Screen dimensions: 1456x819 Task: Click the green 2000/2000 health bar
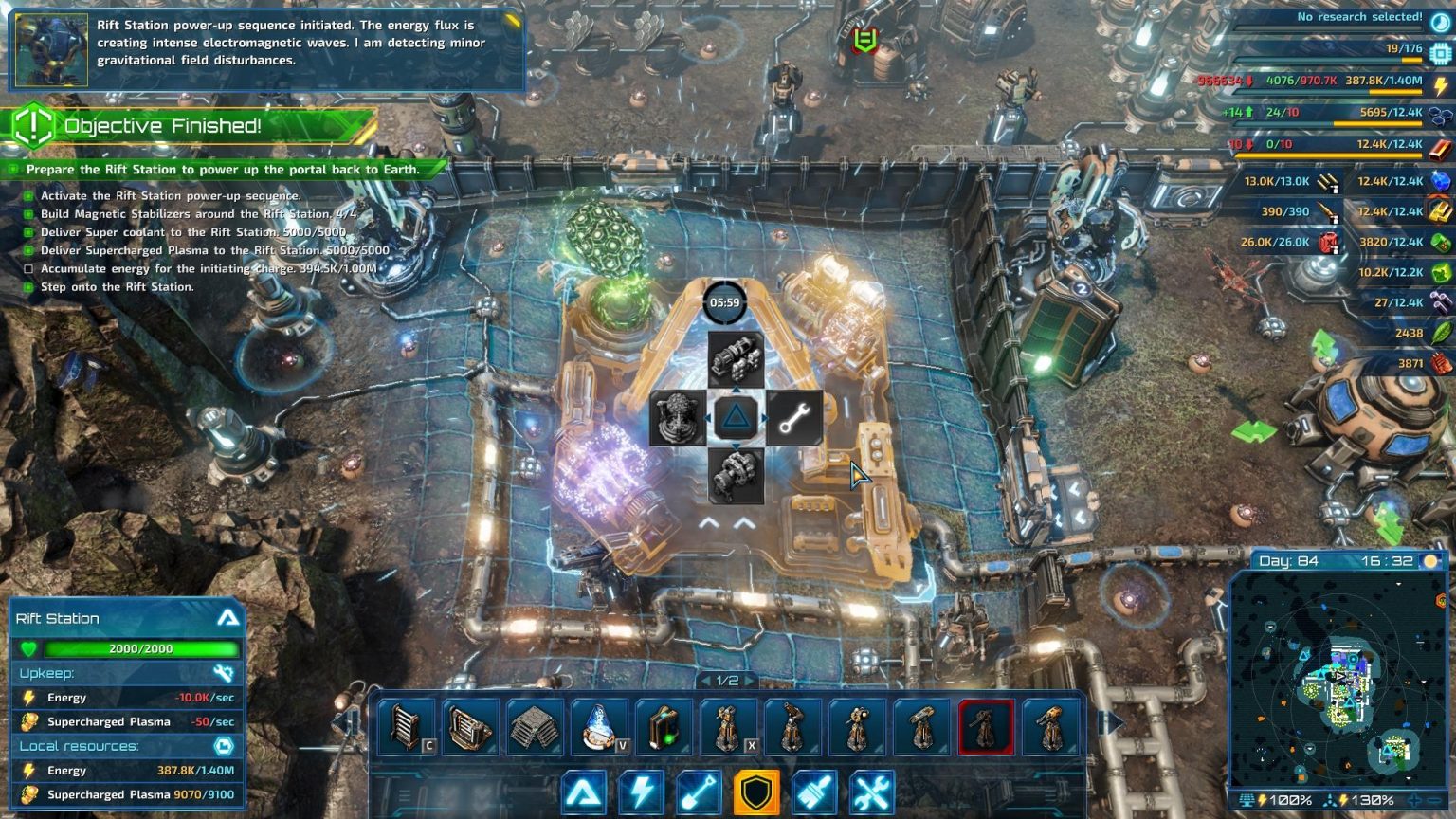[142, 649]
